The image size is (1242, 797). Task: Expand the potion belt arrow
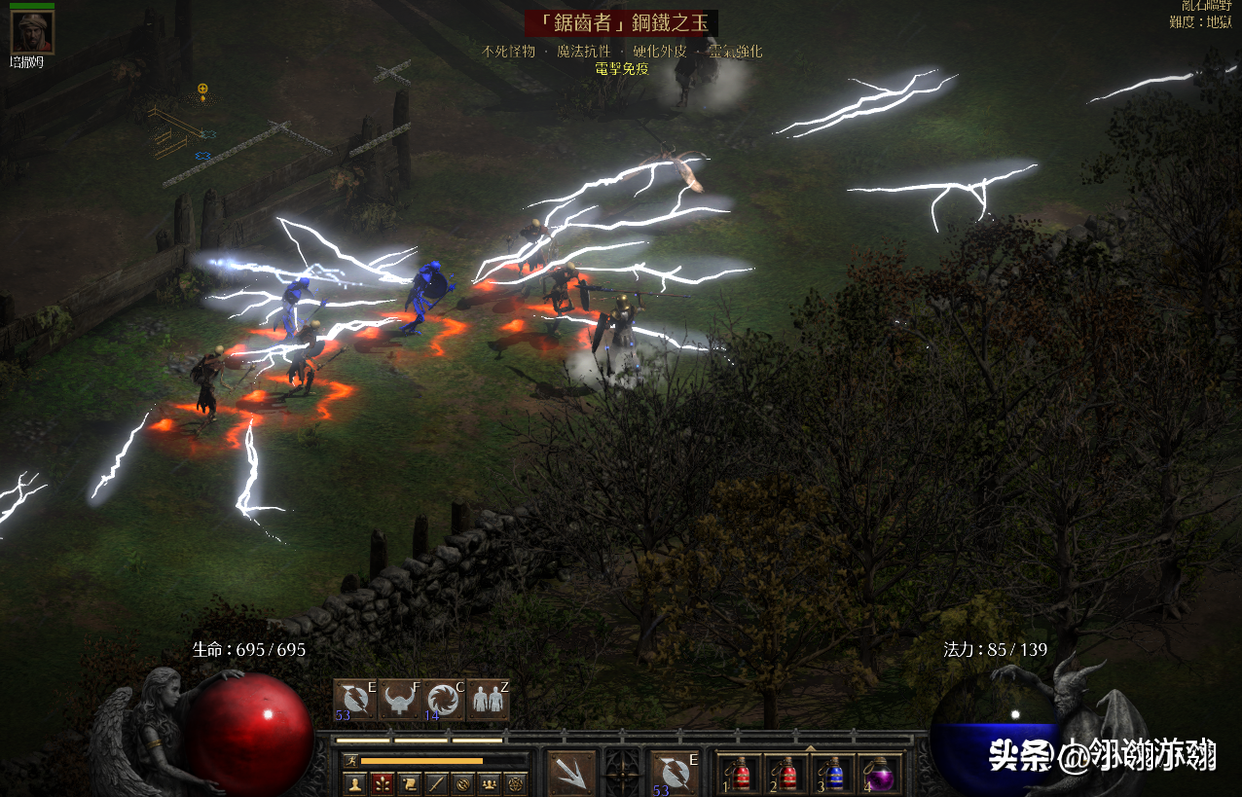click(x=810, y=746)
